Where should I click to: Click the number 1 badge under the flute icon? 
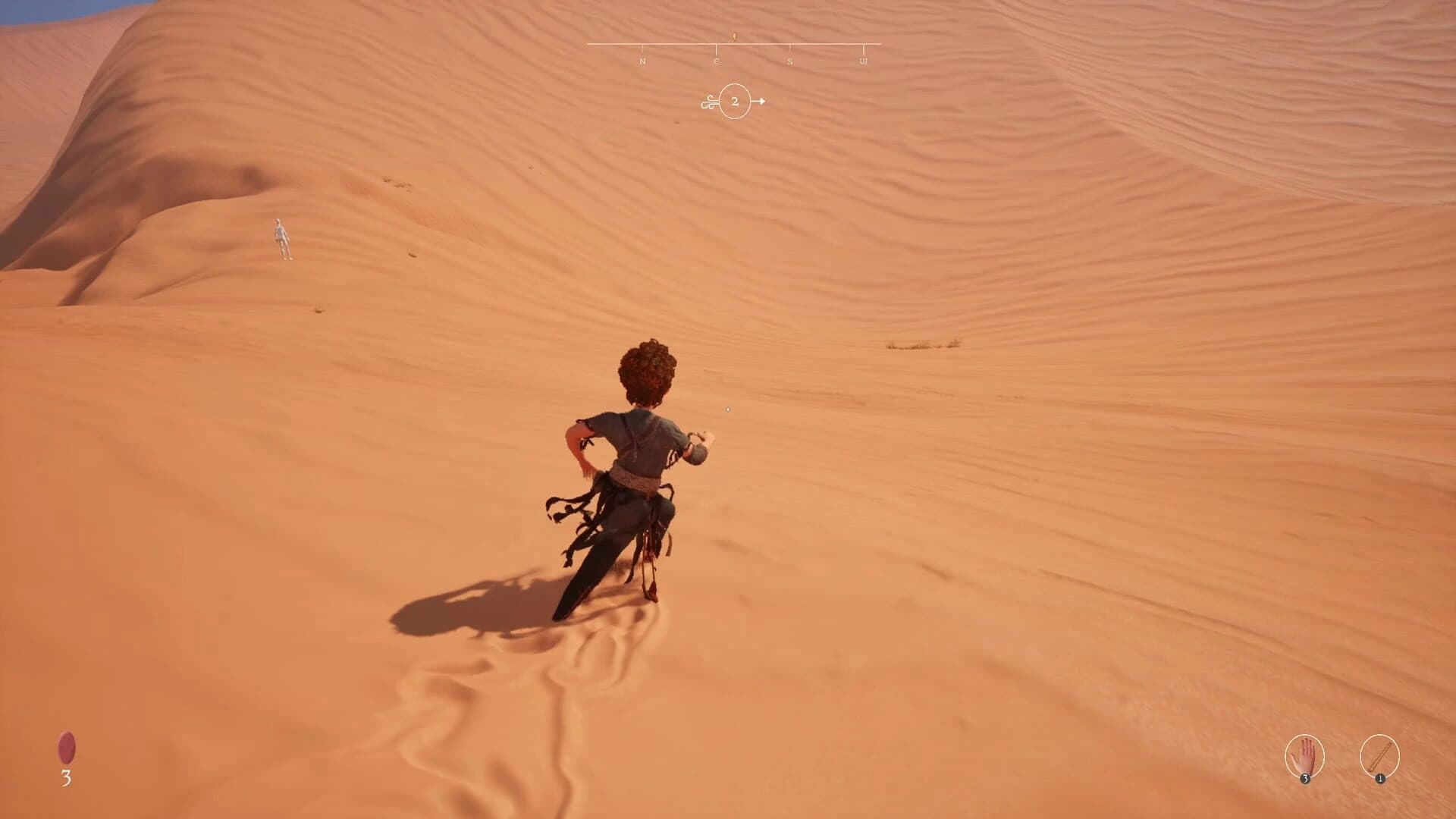click(1380, 778)
